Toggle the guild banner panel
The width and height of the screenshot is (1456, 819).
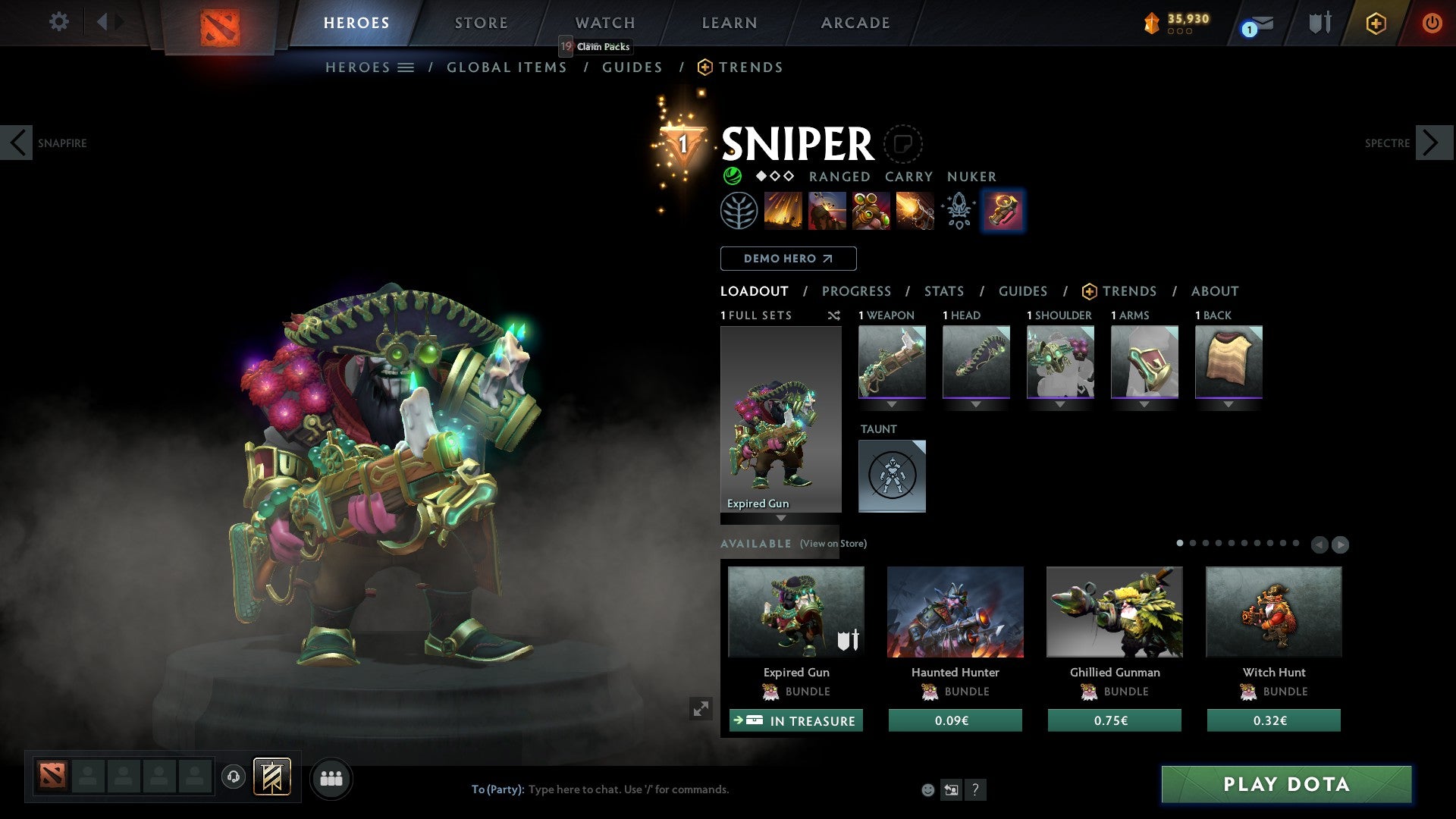(271, 778)
